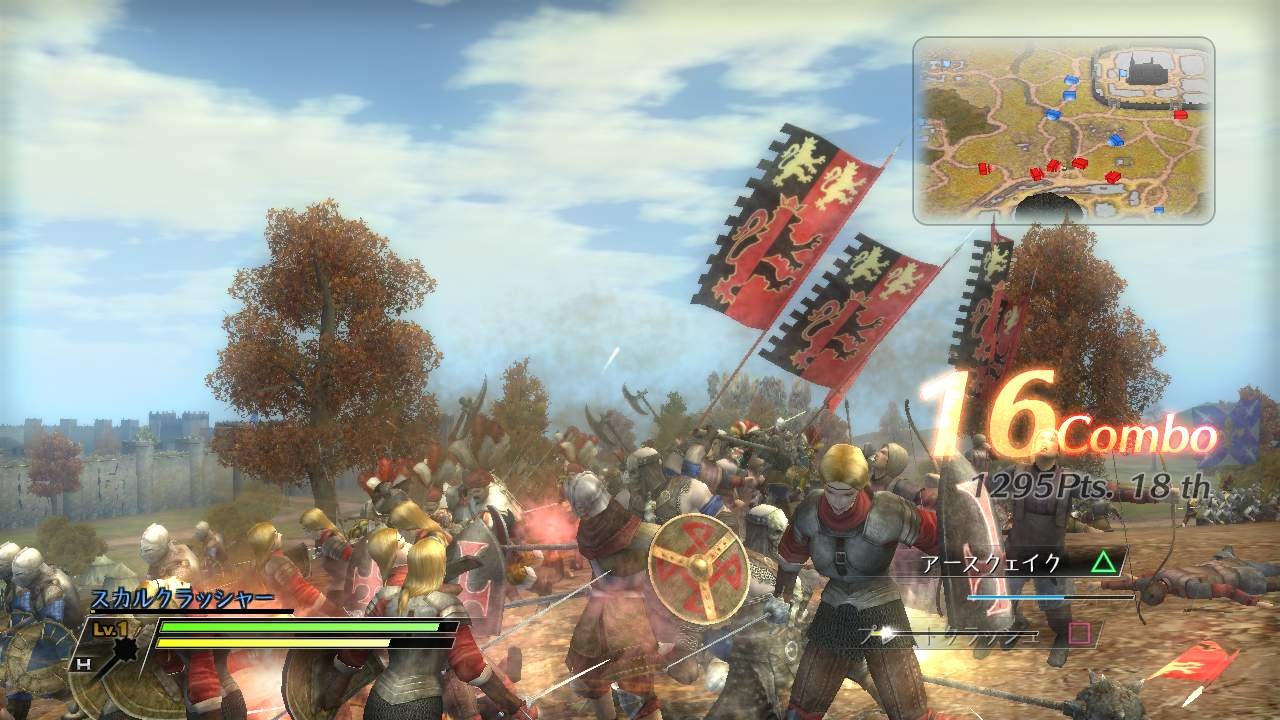
Task: Select the castle icon on the minimap
Action: coord(1147,72)
